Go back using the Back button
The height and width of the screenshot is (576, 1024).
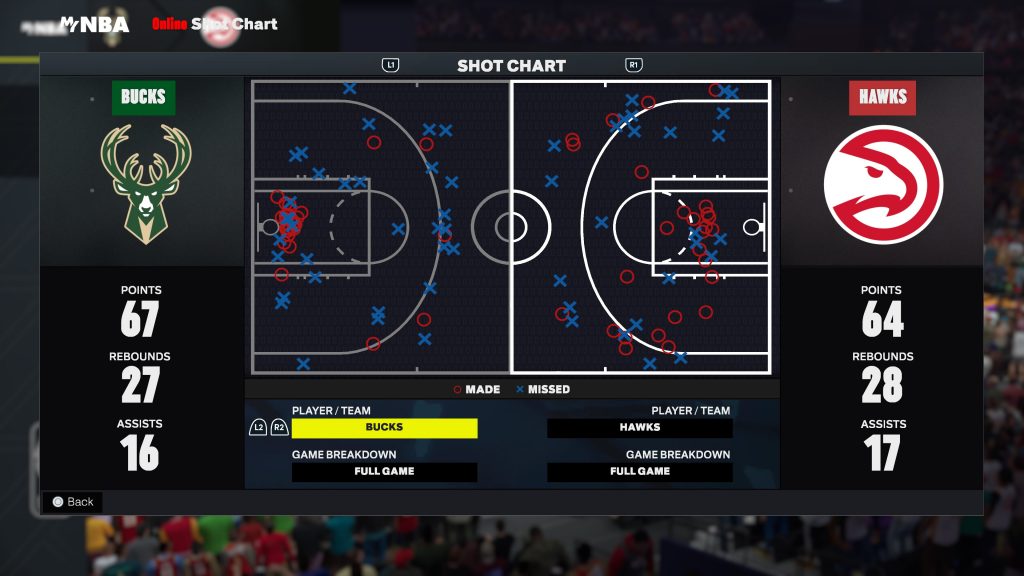coord(72,502)
